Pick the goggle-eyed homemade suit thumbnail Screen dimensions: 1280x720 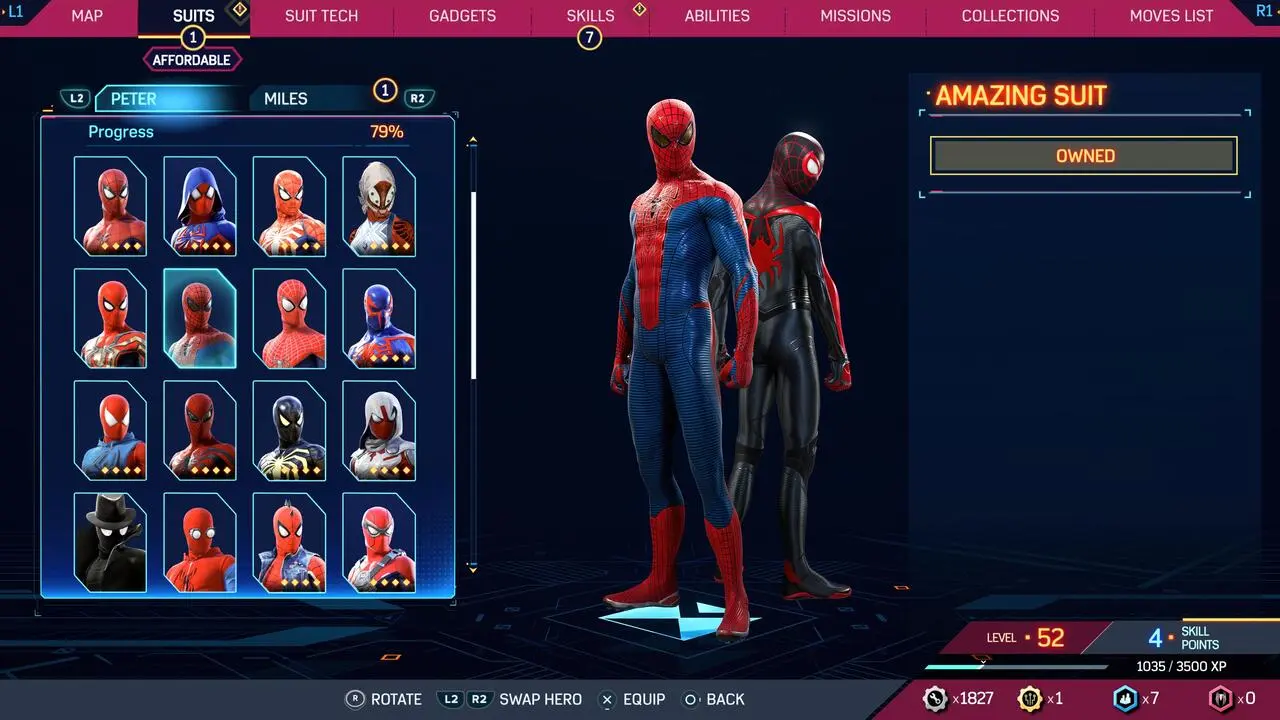pyautogui.click(x=200, y=542)
